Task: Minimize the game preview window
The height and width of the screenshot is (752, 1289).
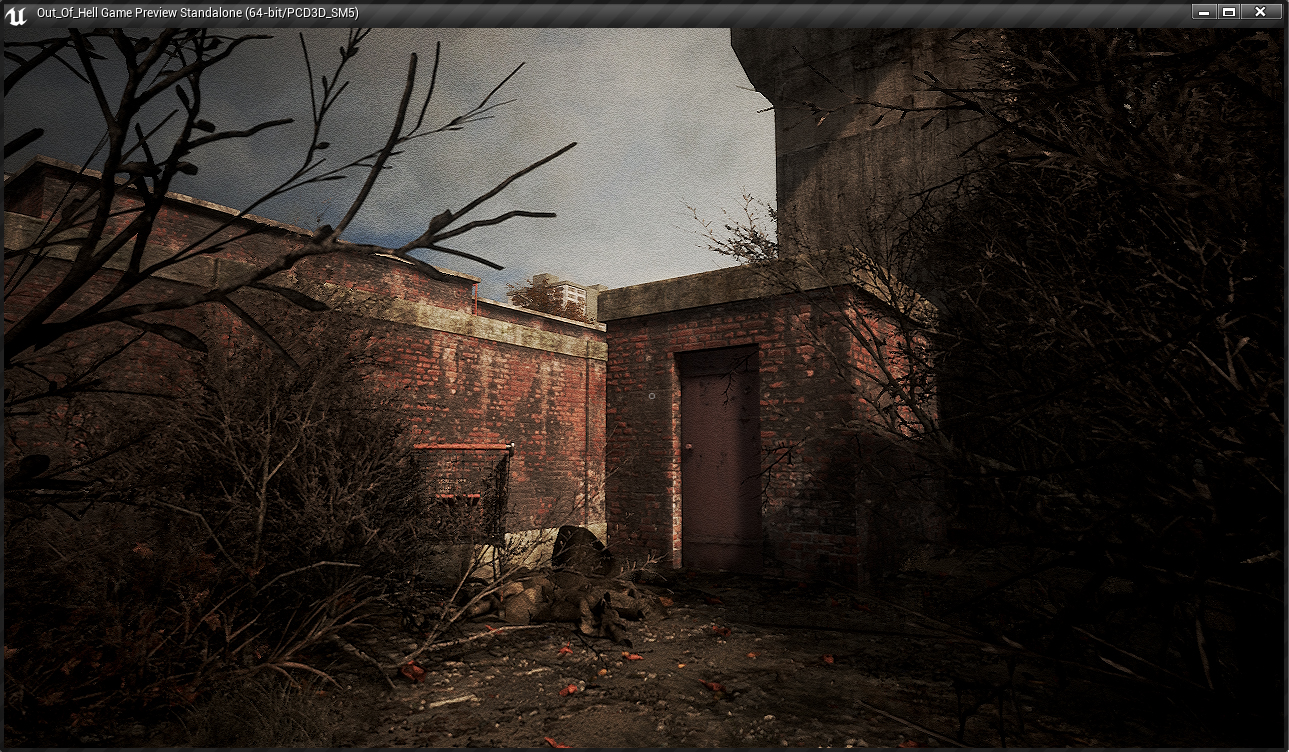Action: click(1204, 12)
